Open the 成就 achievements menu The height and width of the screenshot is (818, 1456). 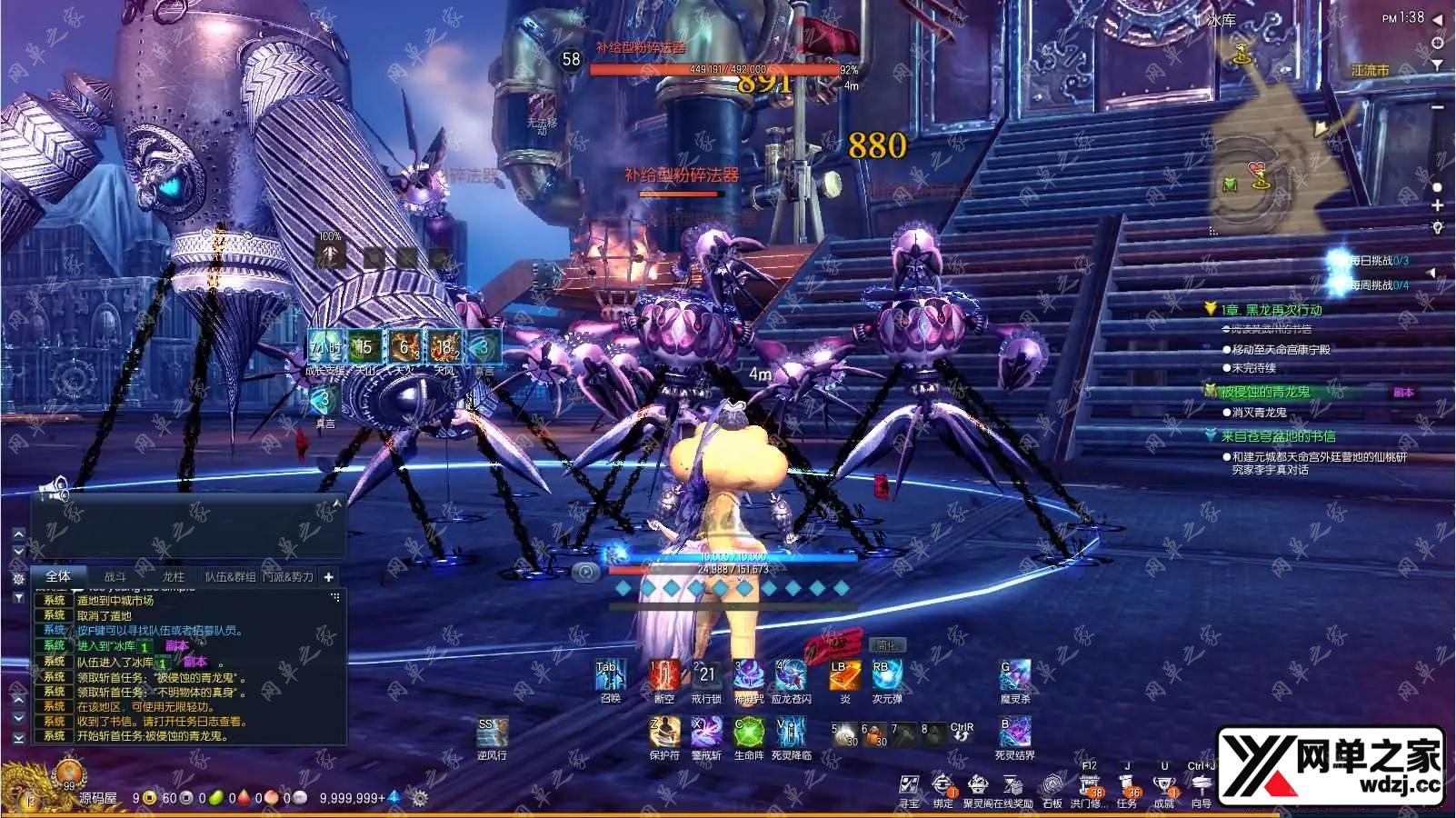(x=1164, y=787)
